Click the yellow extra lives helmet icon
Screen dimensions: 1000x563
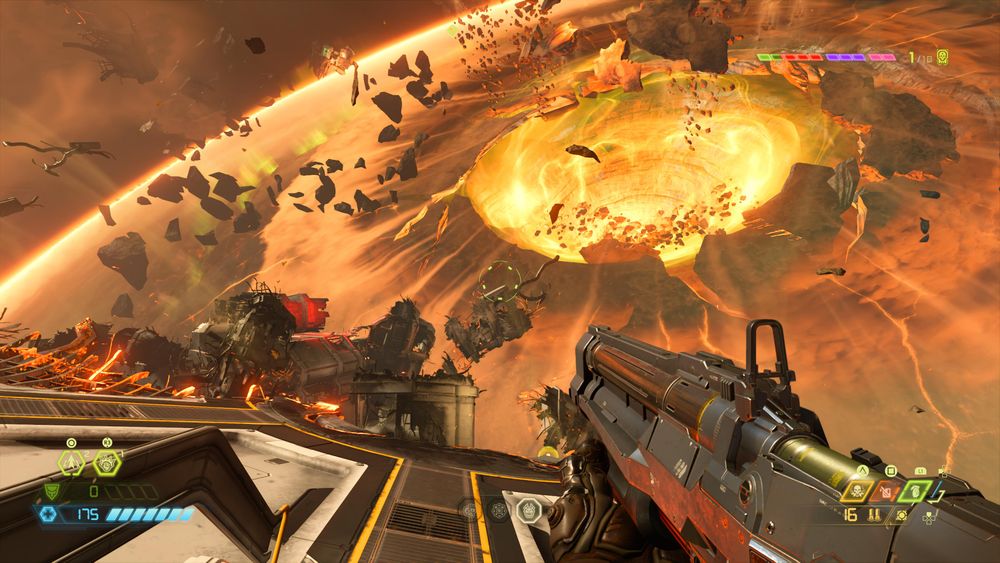pos(942,57)
